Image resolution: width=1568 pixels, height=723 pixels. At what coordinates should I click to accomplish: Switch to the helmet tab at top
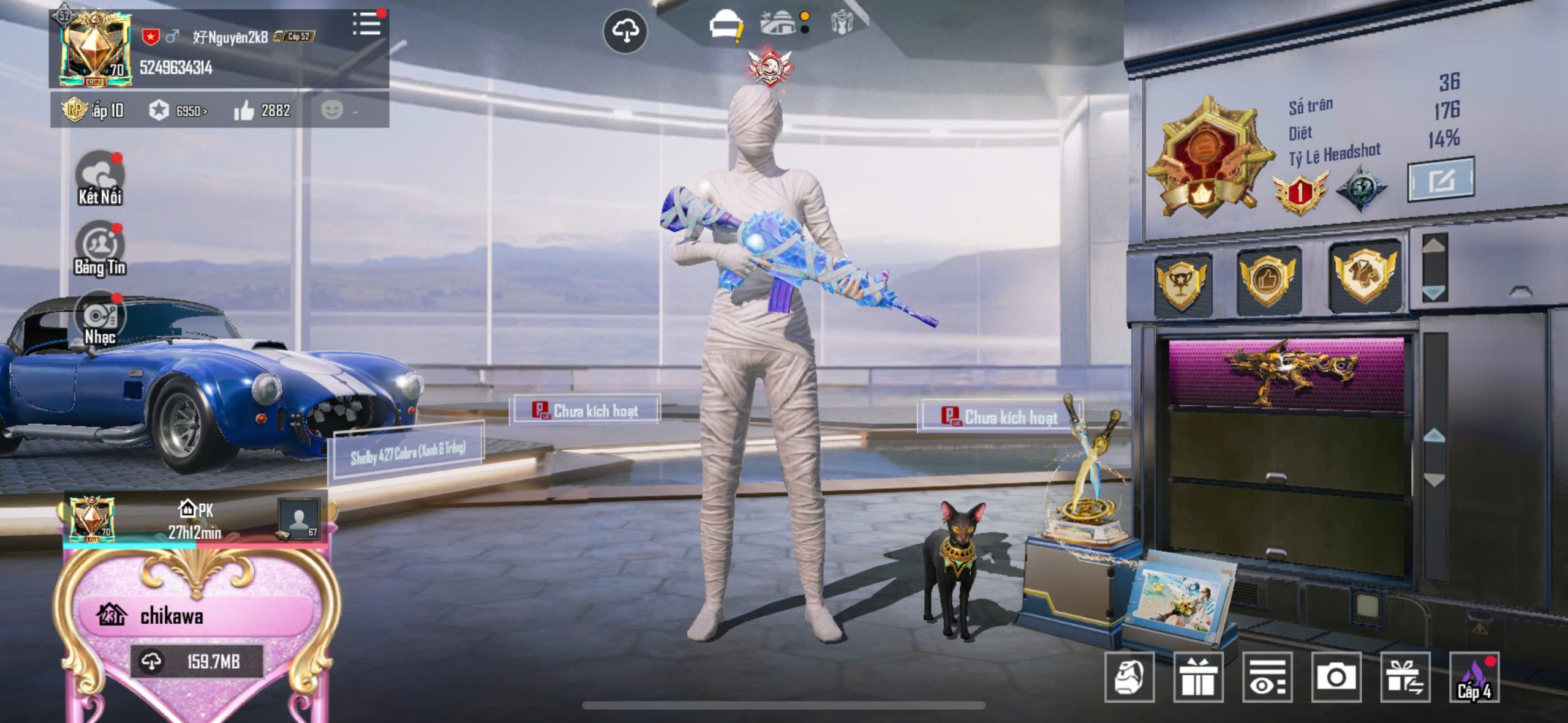(x=725, y=26)
